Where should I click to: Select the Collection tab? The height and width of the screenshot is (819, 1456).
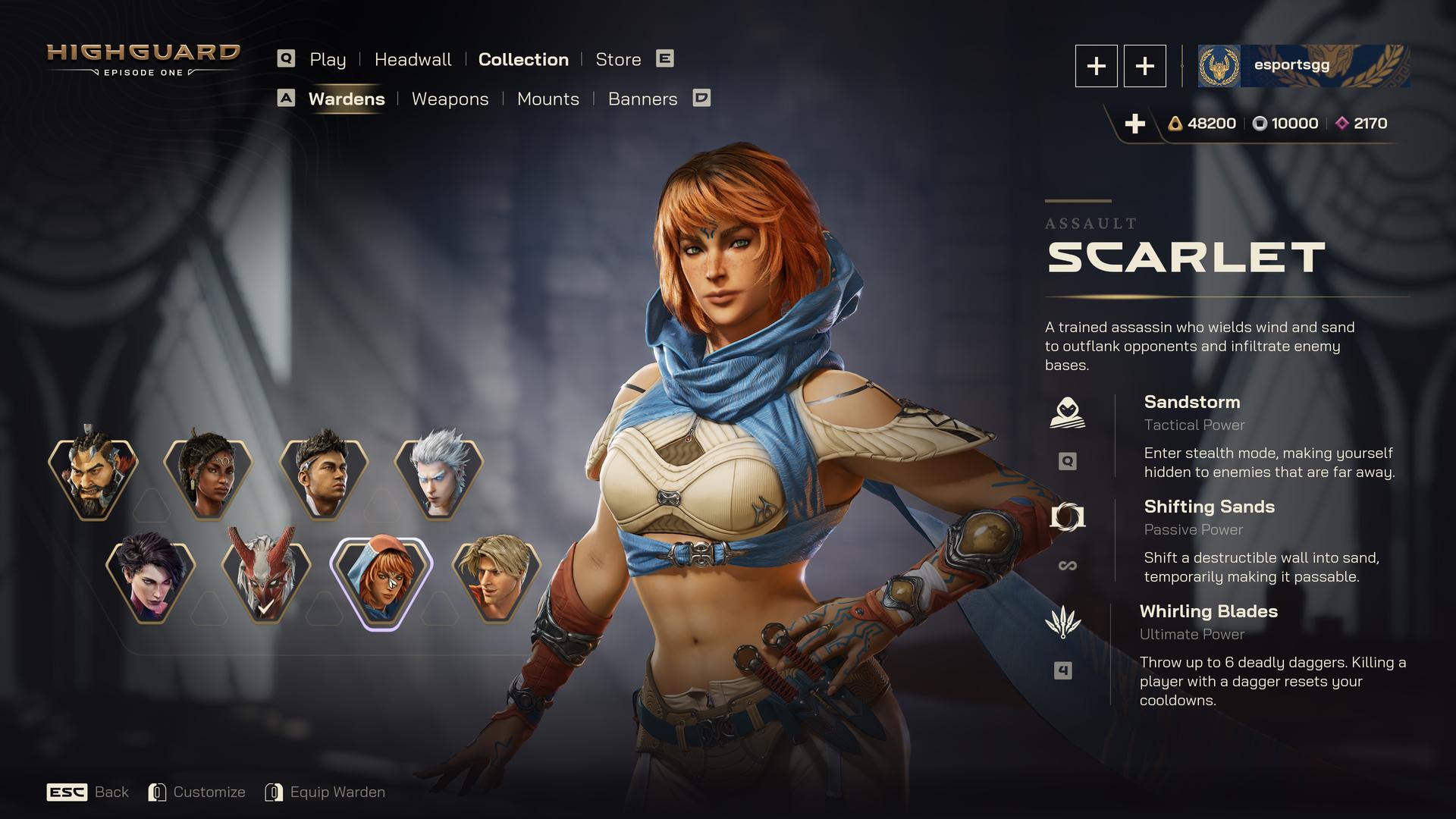[x=523, y=59]
